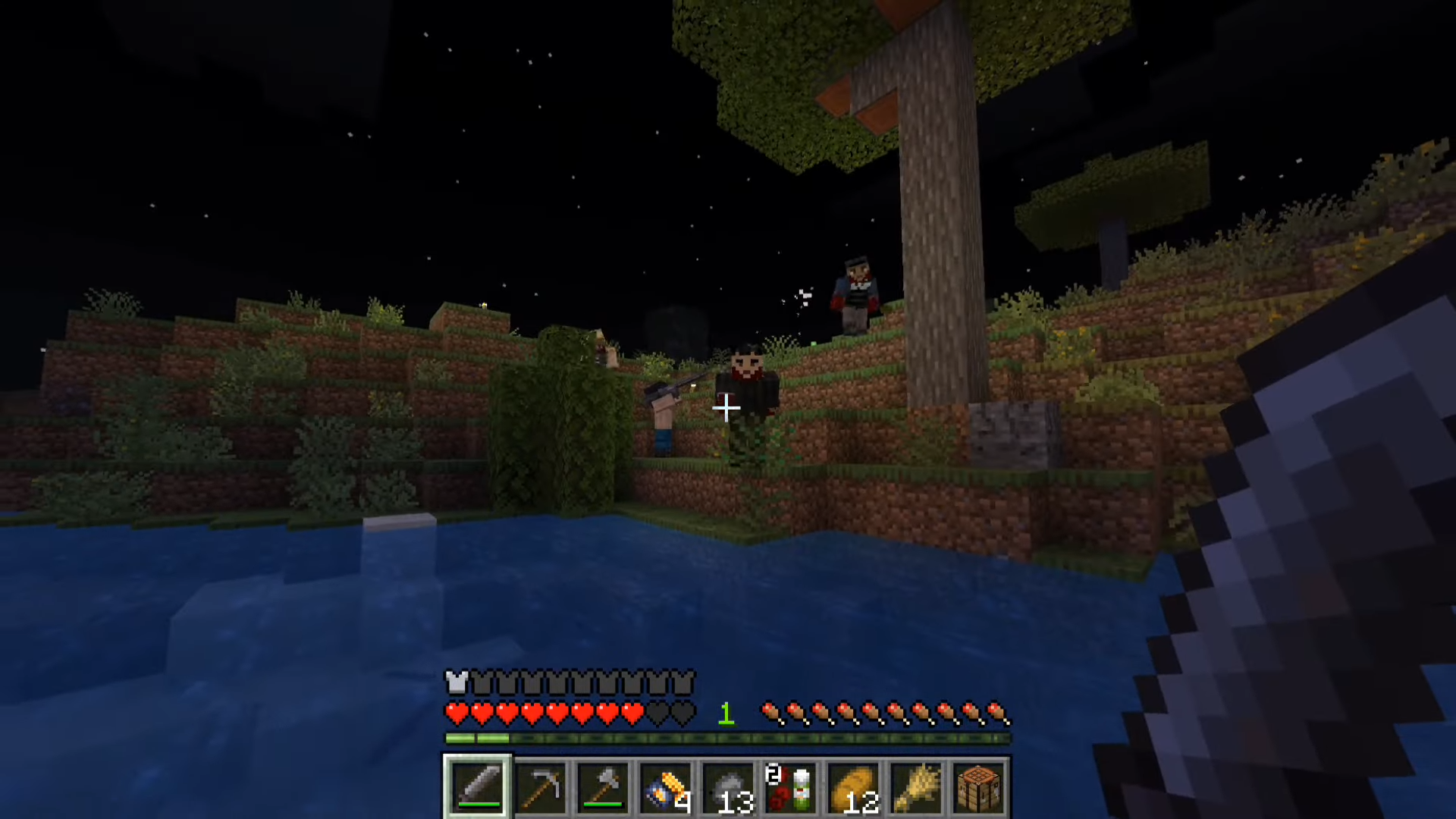Screen dimensions: 1456x819
Task: Pick the red berries and white bottle slot
Action: coord(790,787)
